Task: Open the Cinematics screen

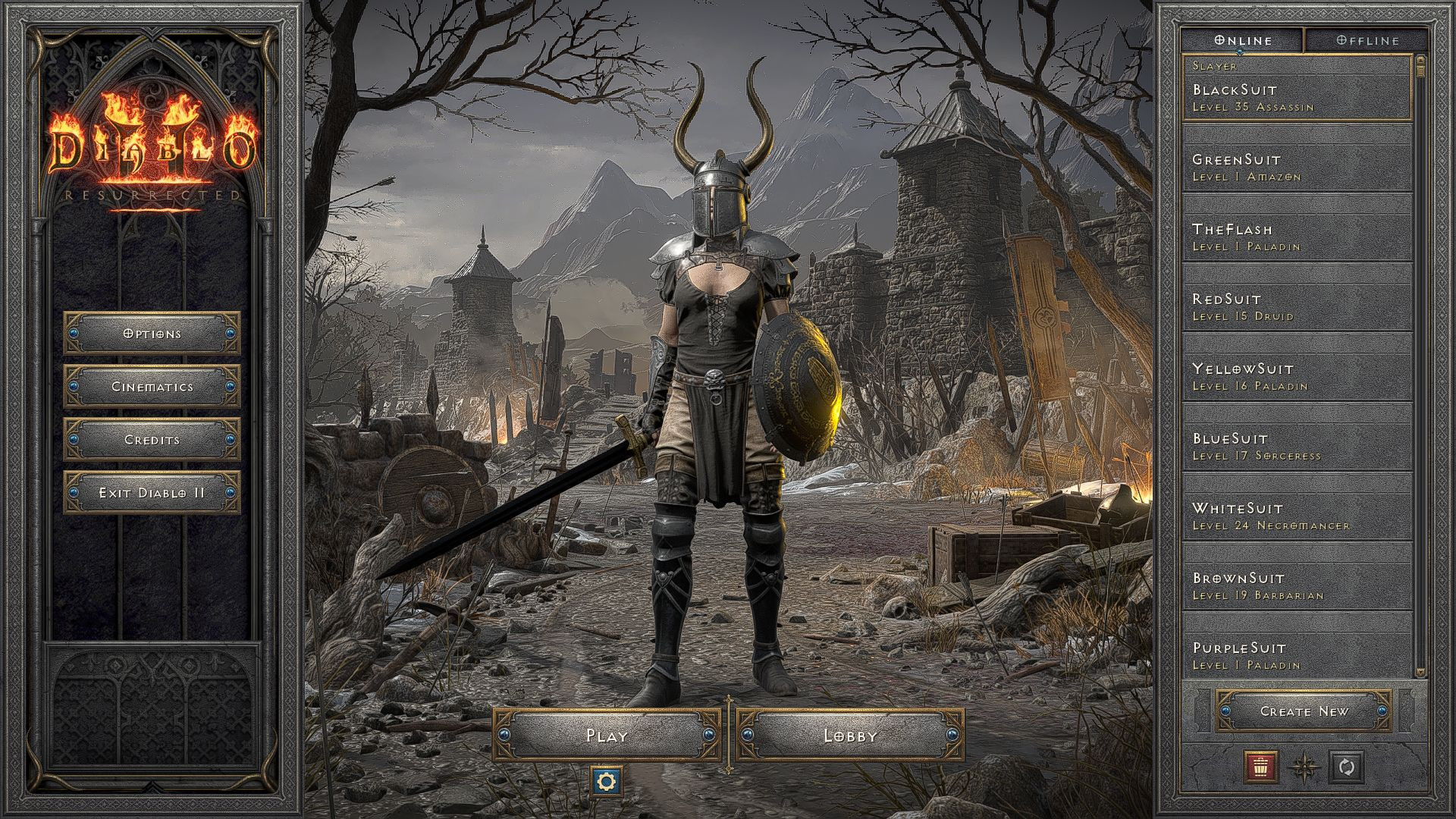Action: [150, 386]
